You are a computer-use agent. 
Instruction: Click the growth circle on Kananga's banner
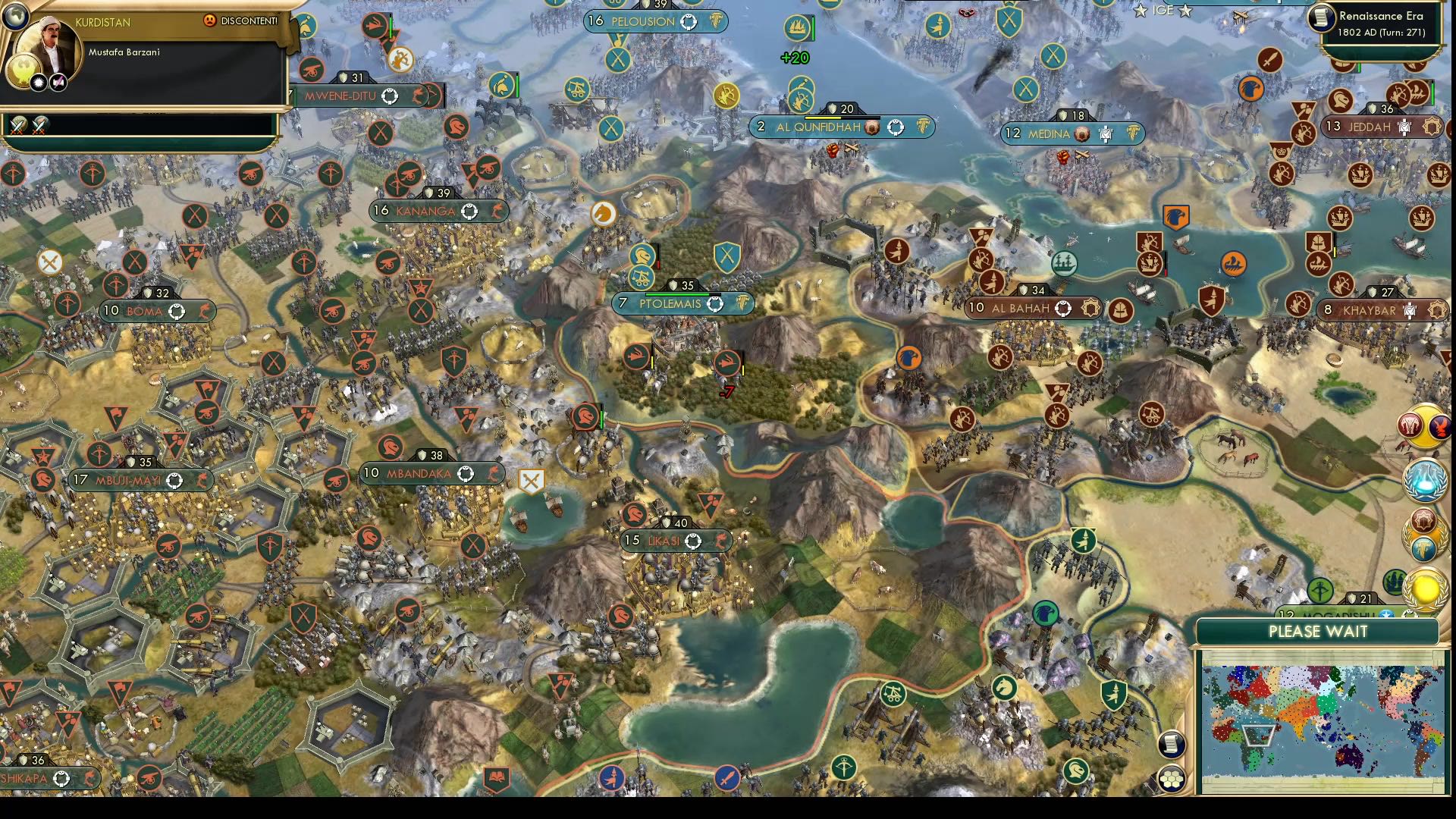pos(469,212)
